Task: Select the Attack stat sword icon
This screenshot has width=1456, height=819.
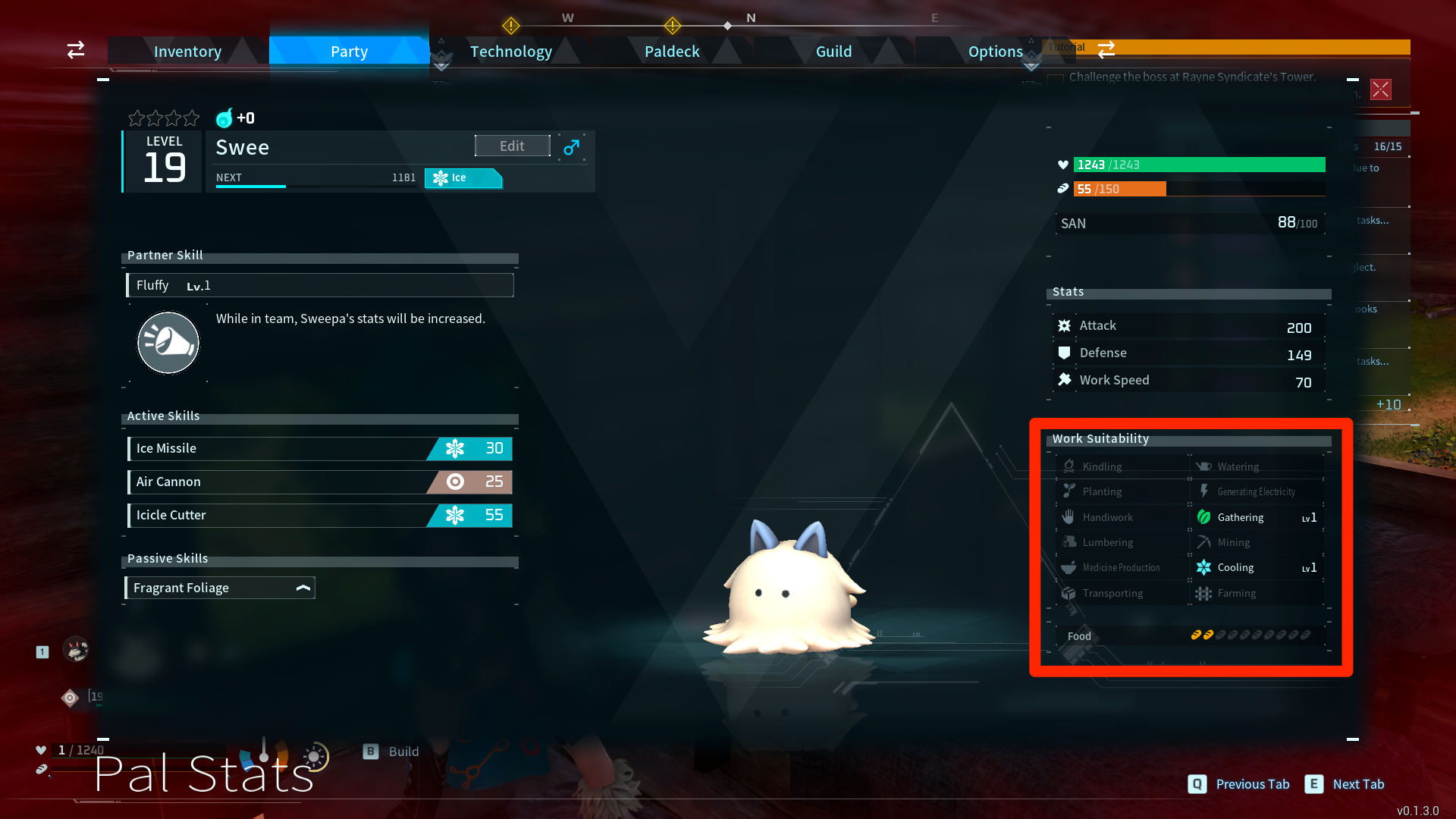Action: point(1064,325)
